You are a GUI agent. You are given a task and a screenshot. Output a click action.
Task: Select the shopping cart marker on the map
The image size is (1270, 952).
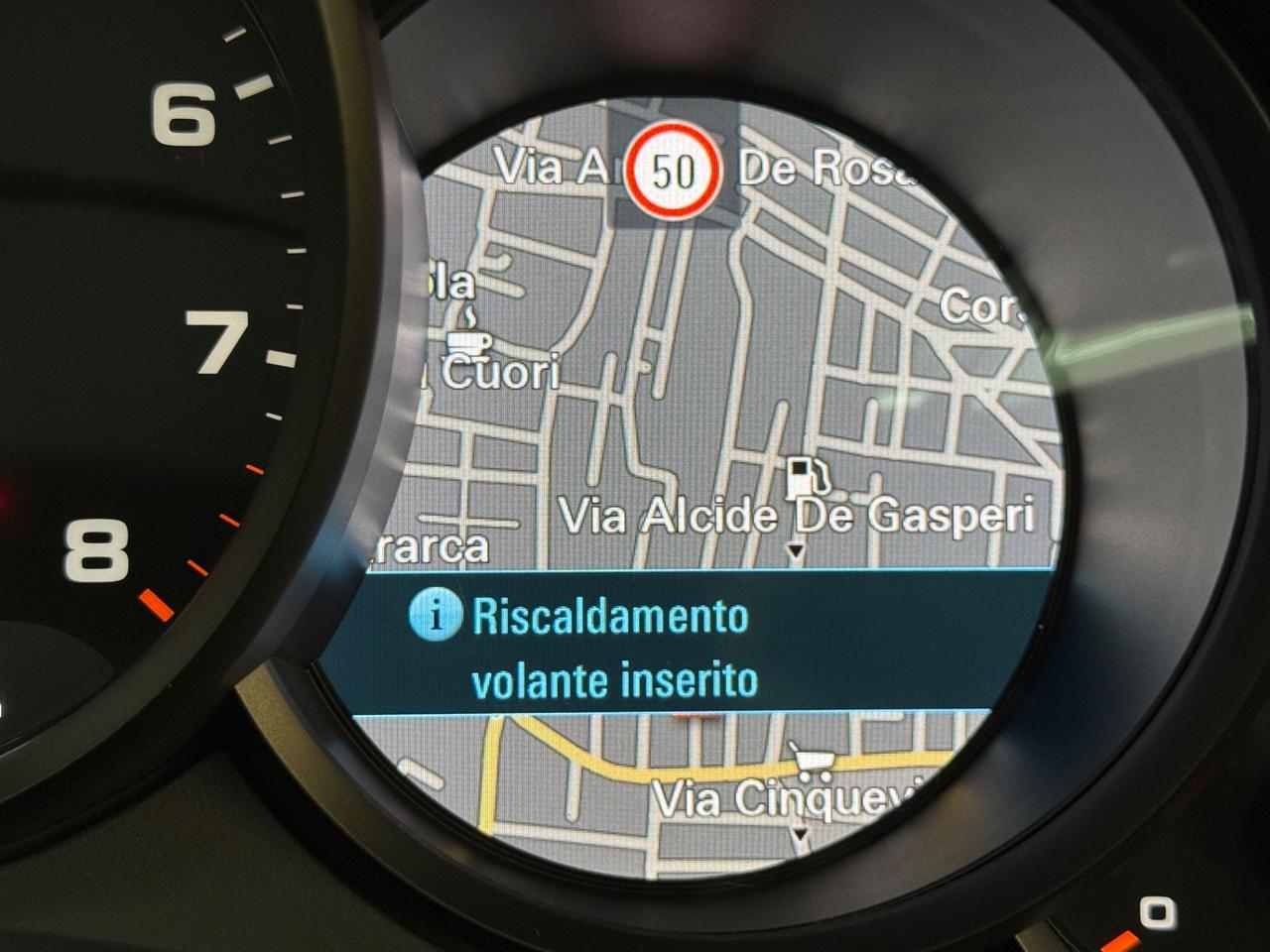[813, 762]
